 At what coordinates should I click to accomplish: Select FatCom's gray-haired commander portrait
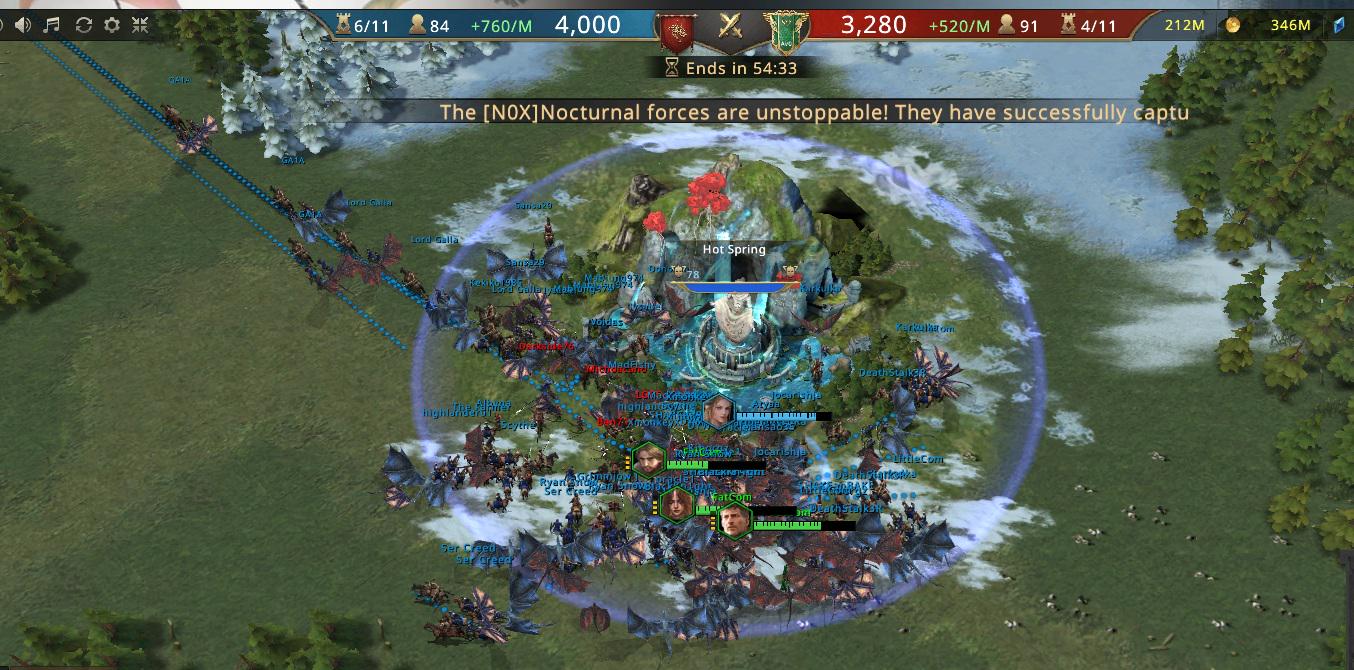click(735, 520)
